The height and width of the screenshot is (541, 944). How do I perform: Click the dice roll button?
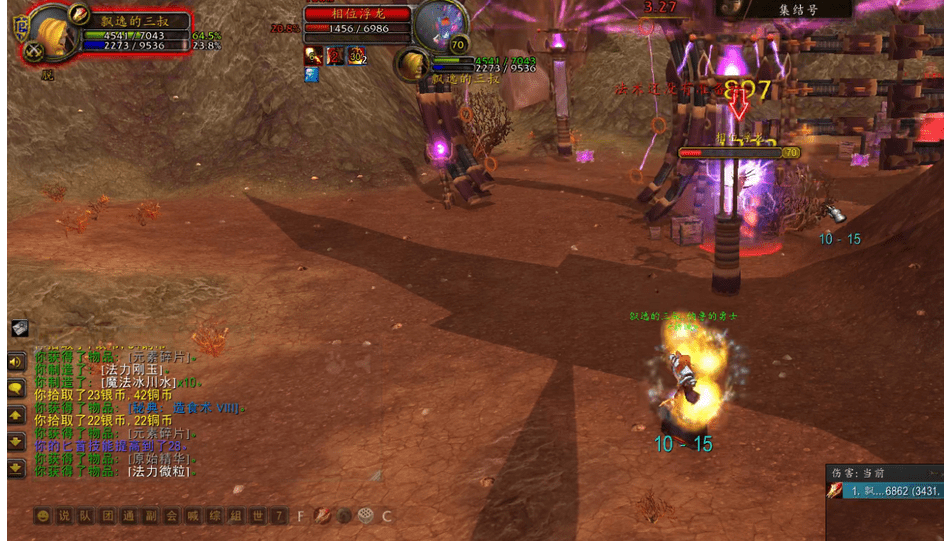point(366,516)
